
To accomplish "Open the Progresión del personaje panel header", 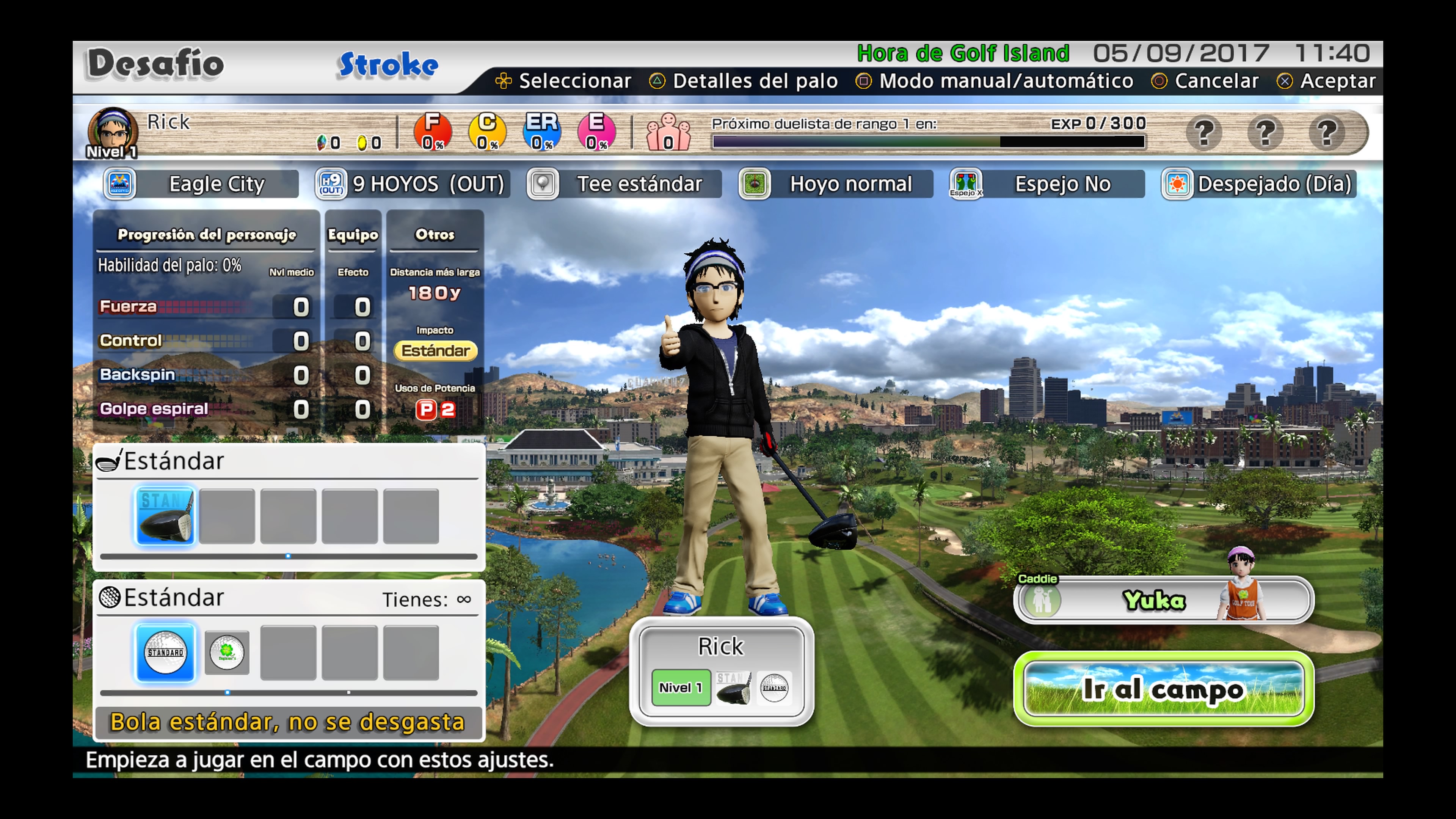I will point(206,235).
